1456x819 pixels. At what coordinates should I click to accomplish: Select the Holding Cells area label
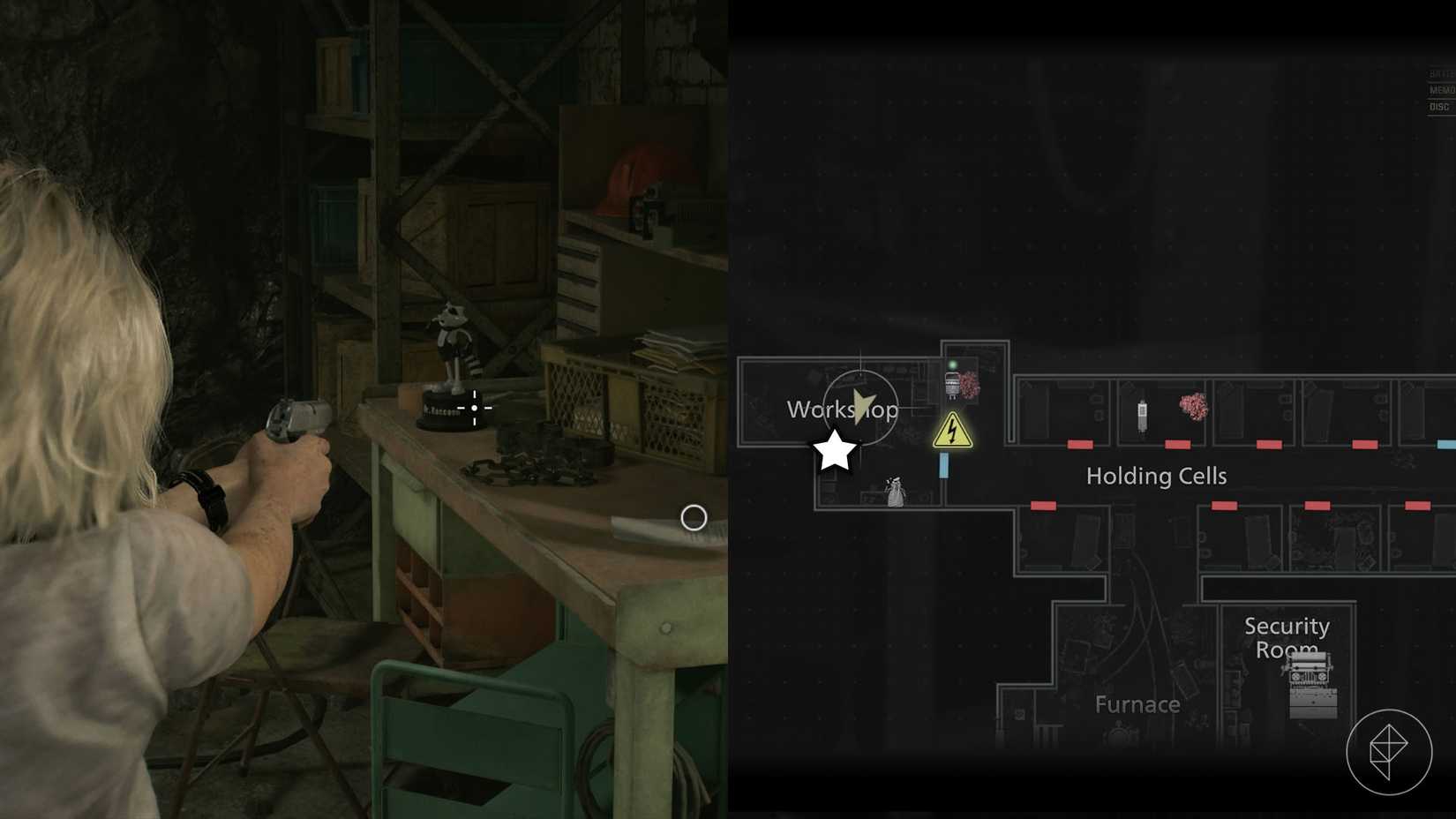(1156, 476)
